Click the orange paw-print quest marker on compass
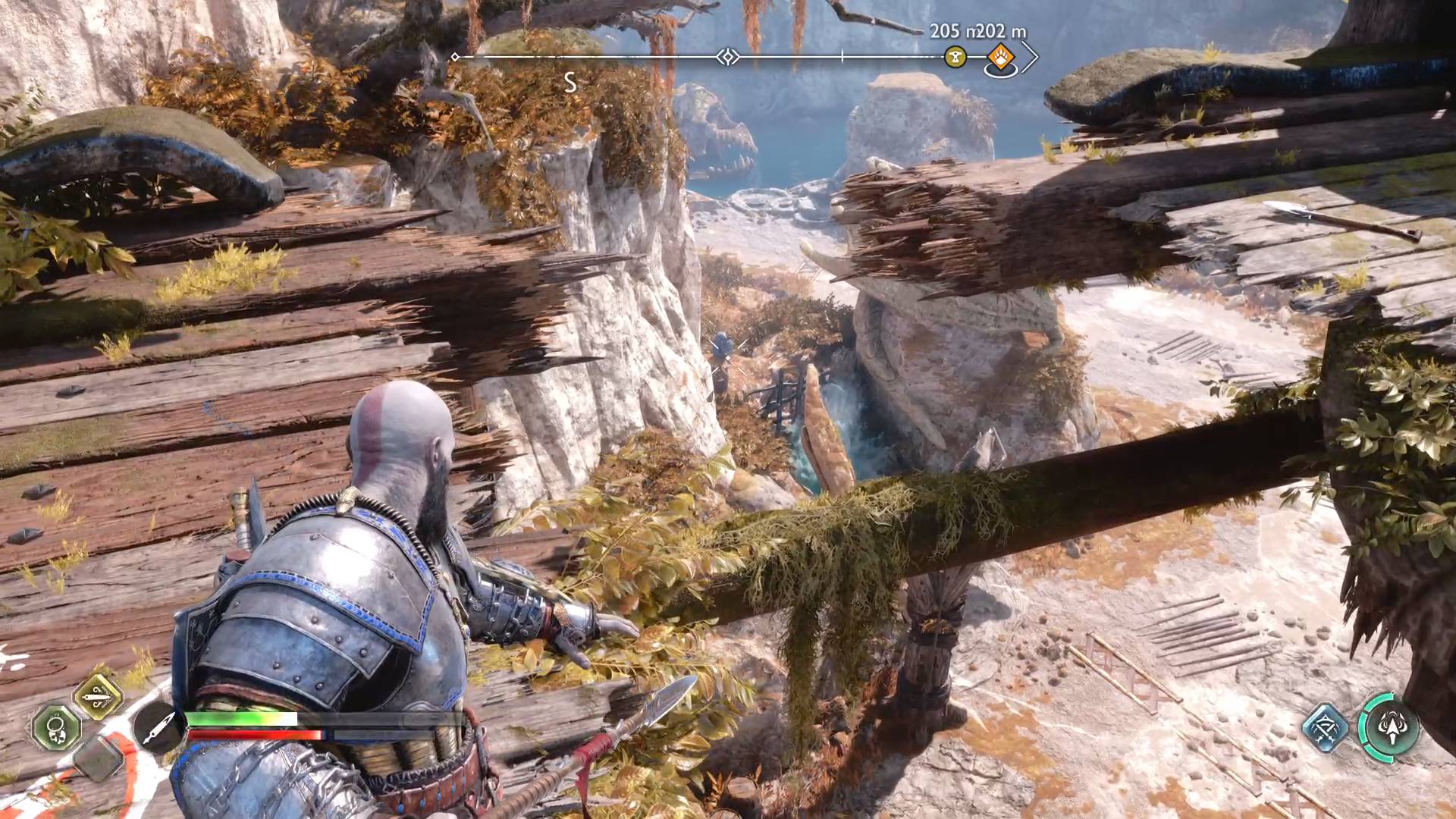The image size is (1456, 819). [x=1000, y=57]
